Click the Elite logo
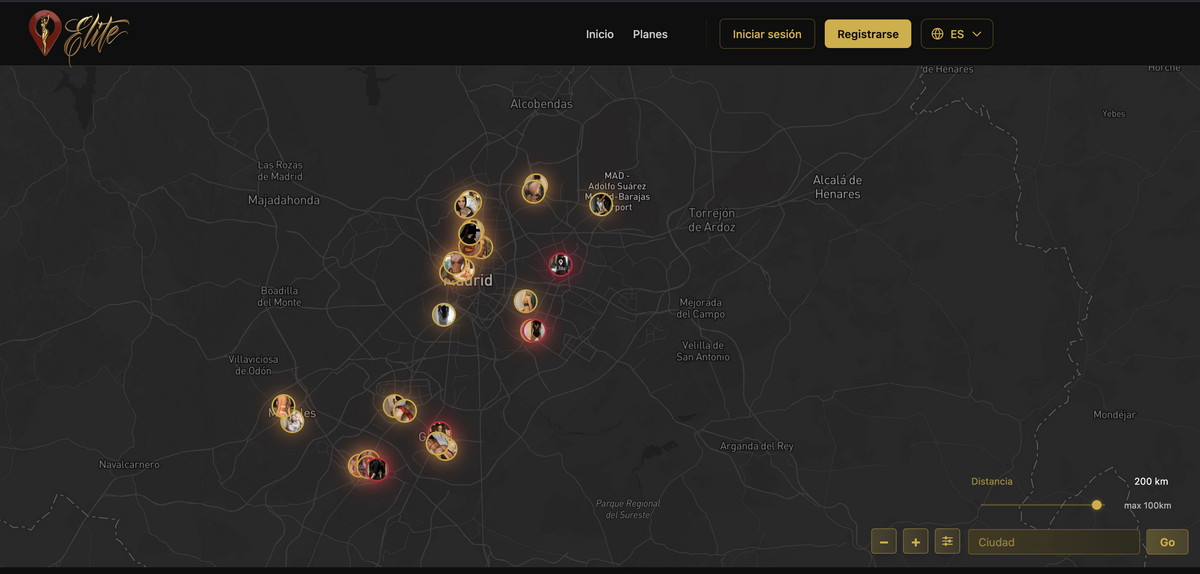The height and width of the screenshot is (574, 1200). pos(78,35)
